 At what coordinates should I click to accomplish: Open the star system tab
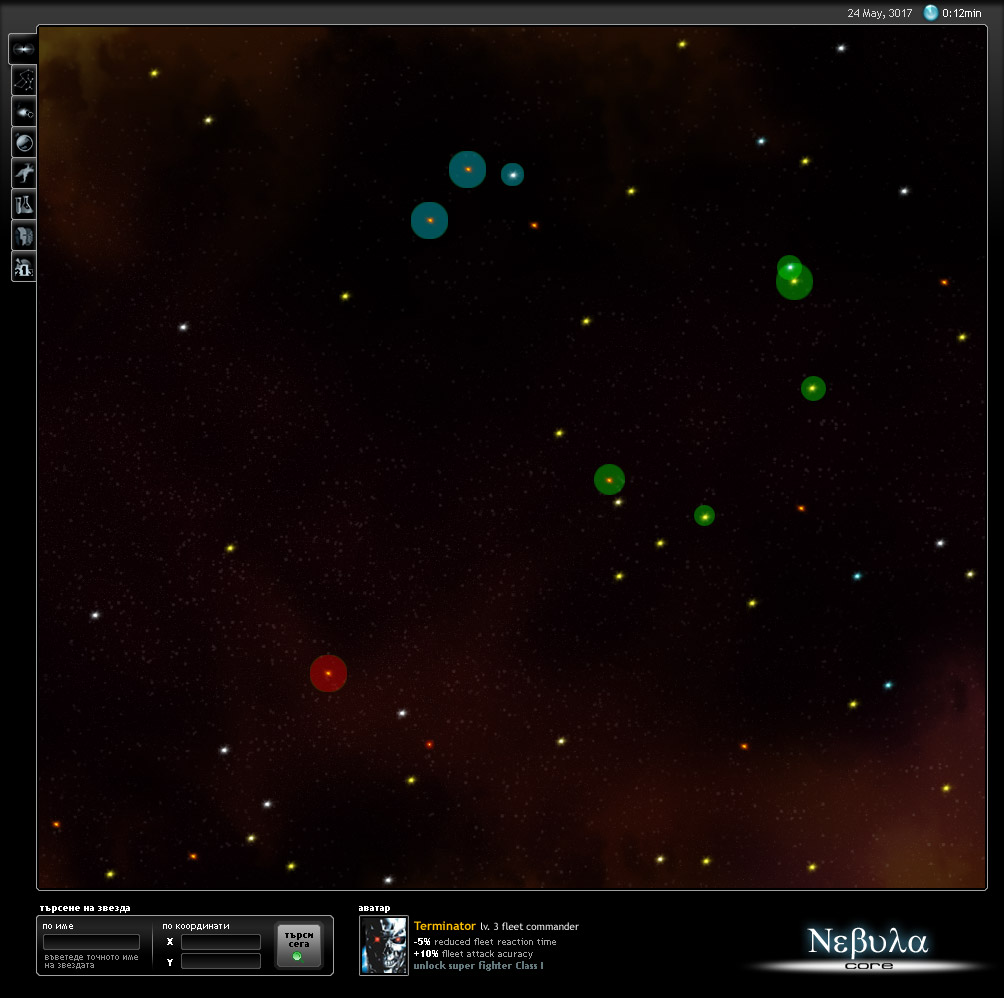[23, 111]
